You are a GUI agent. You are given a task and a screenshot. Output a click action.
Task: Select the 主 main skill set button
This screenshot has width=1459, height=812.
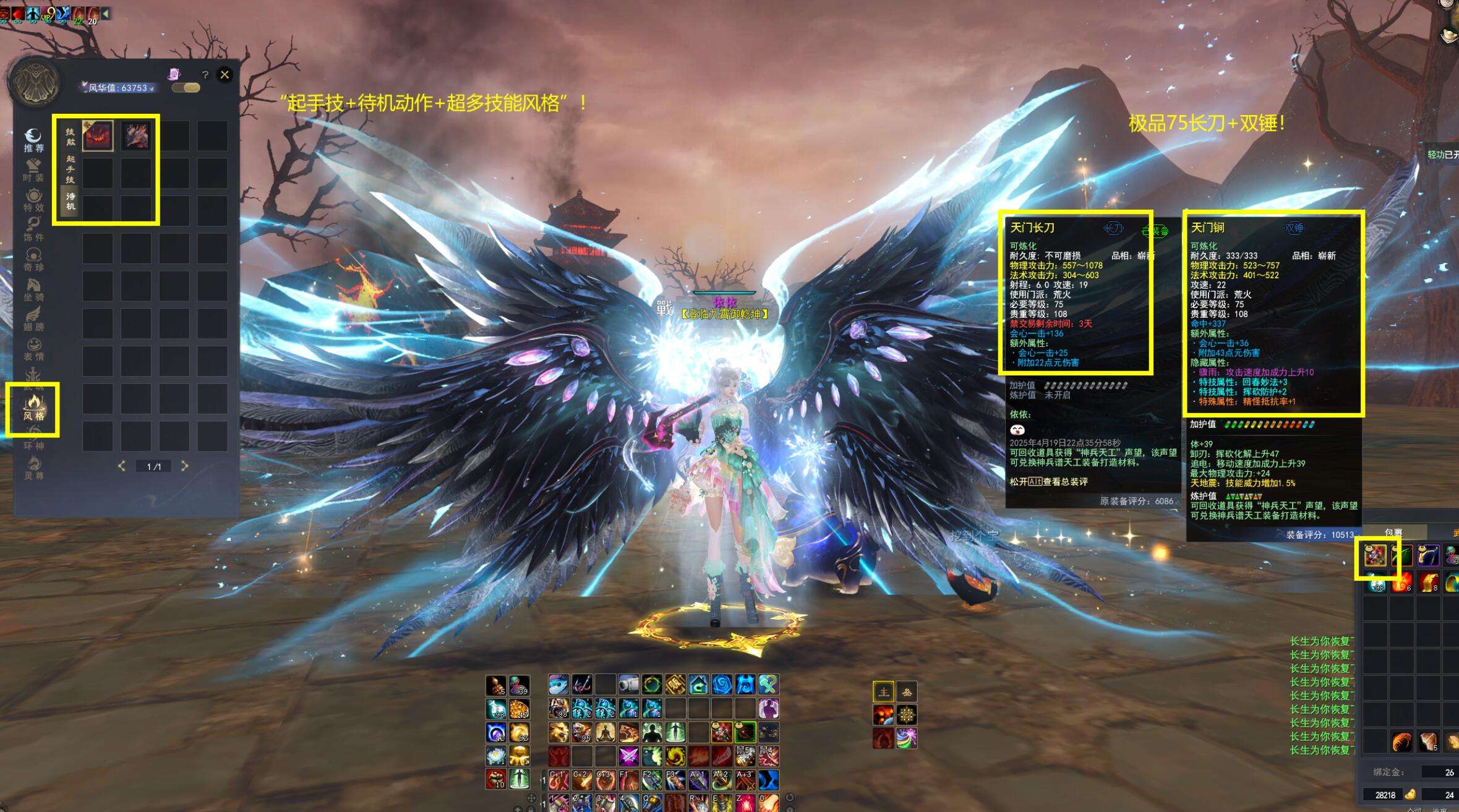(883, 691)
